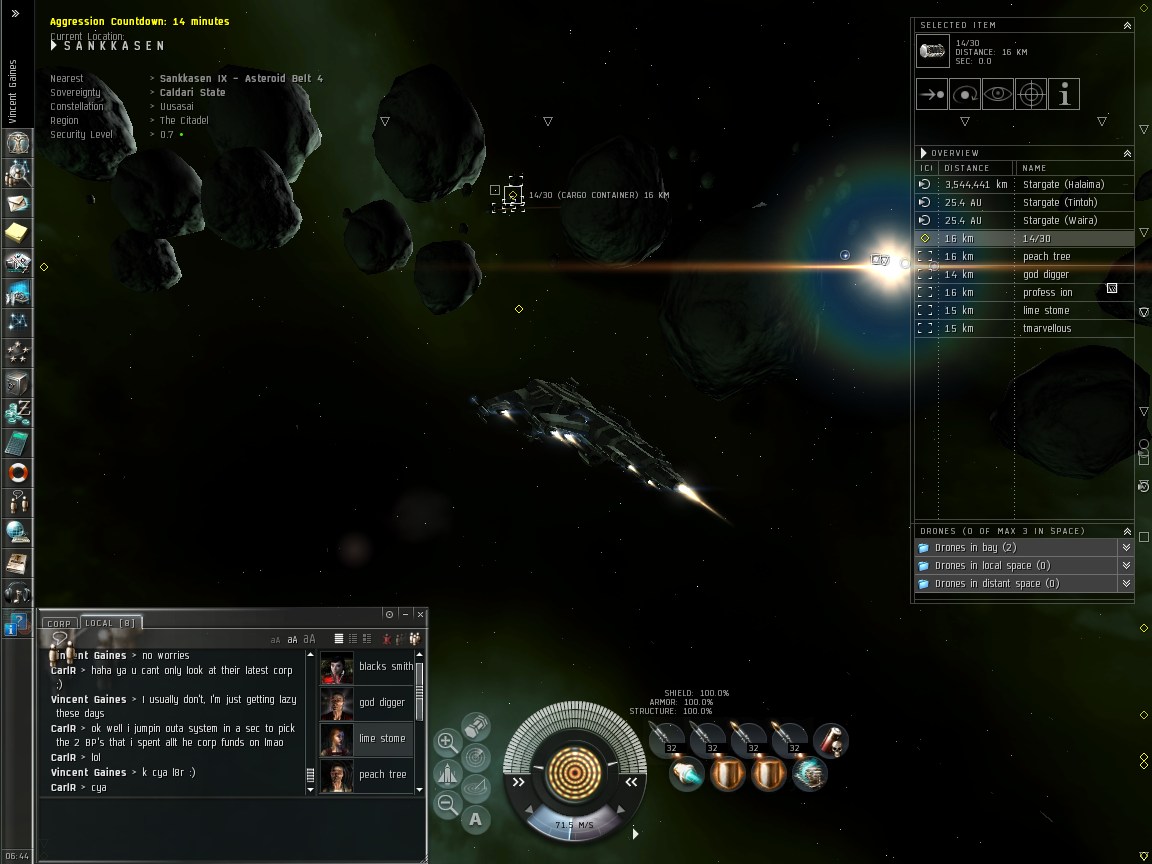Open the yellow notepad icon
Screen dimensions: 1152x864
pyautogui.click(x=18, y=233)
